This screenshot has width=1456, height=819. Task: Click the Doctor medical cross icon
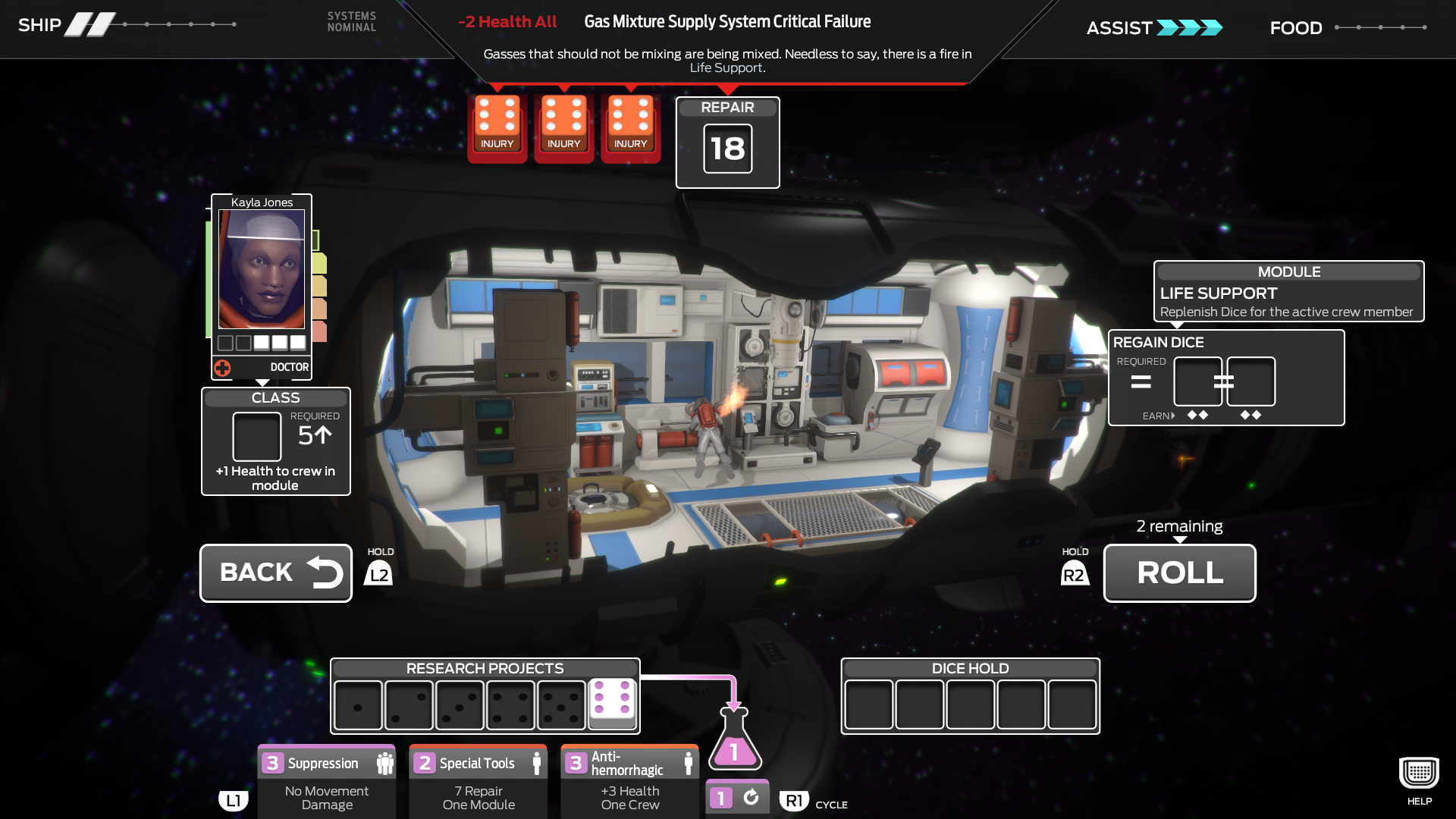coord(221,367)
